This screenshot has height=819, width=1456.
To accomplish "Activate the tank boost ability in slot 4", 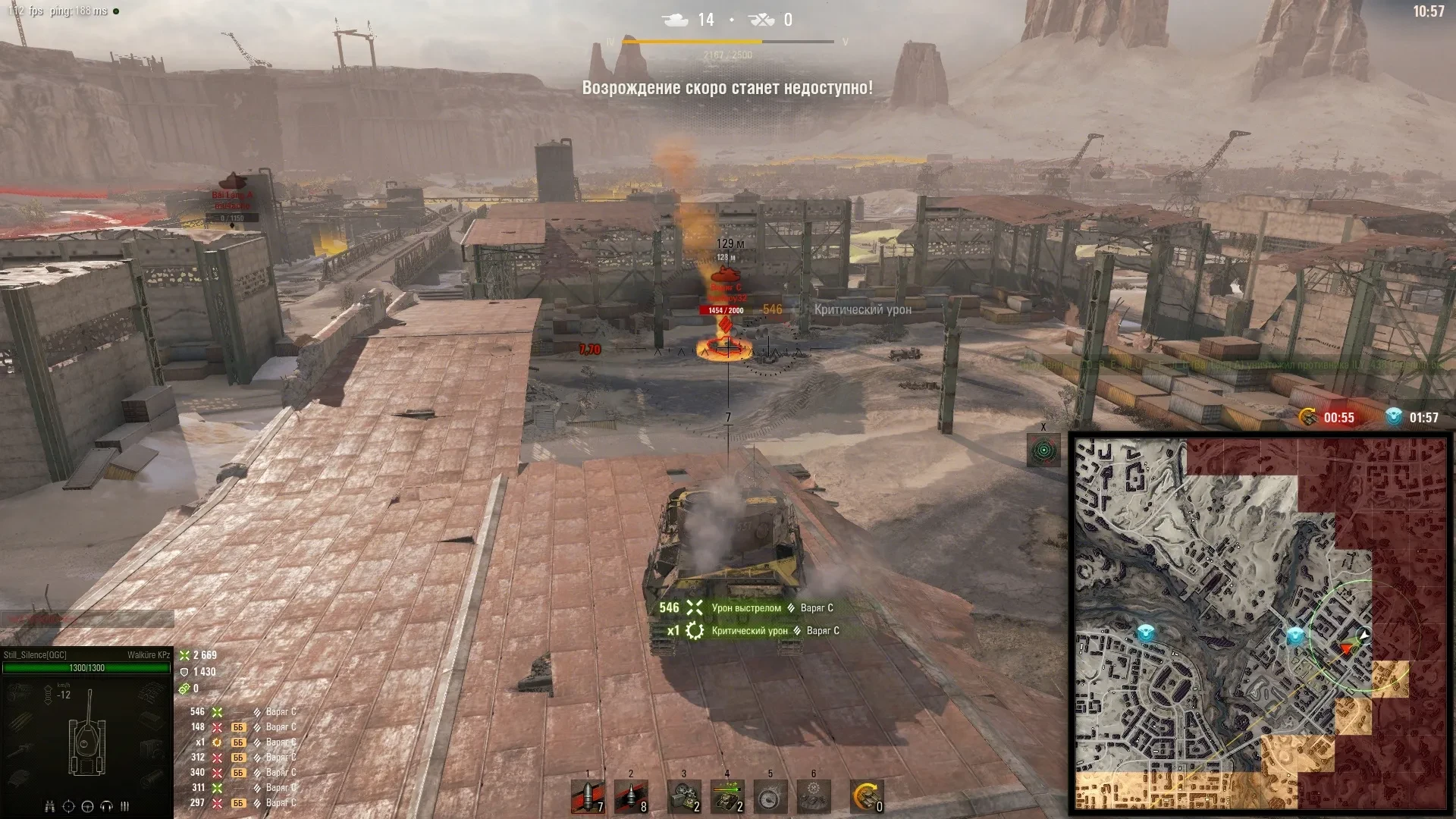I will 727,797.
